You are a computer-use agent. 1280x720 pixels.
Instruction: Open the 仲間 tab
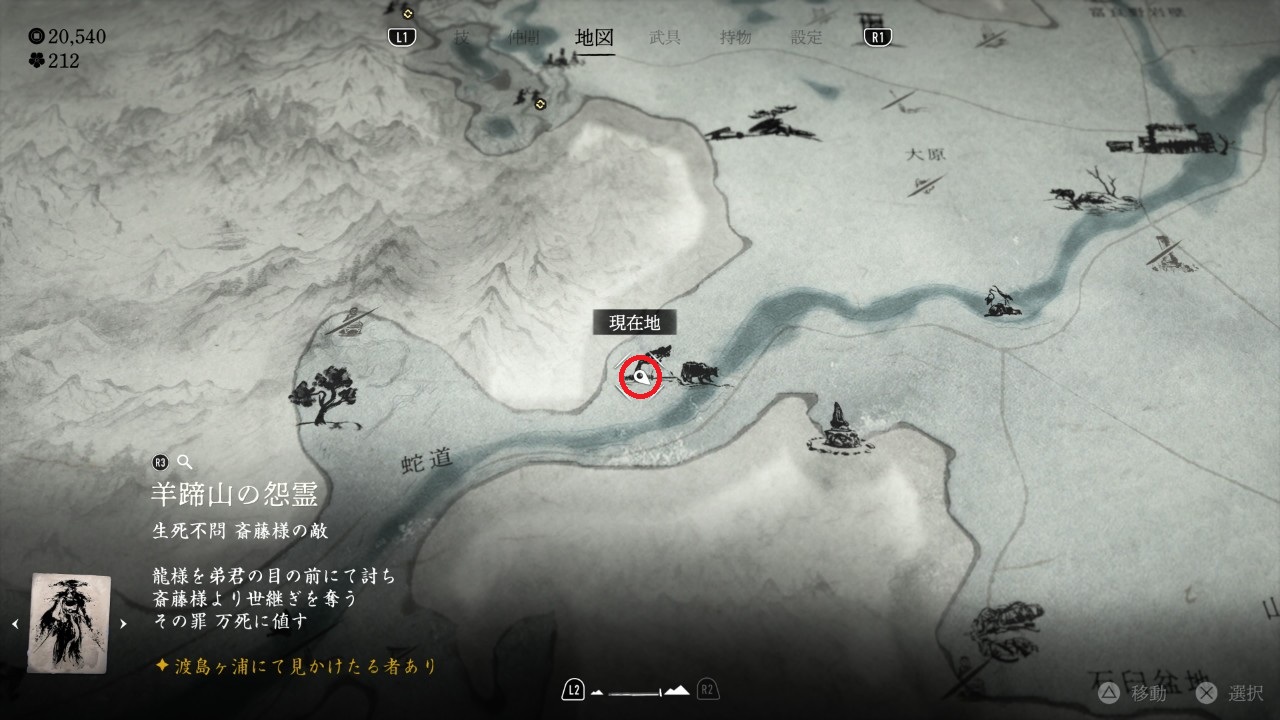tap(525, 38)
